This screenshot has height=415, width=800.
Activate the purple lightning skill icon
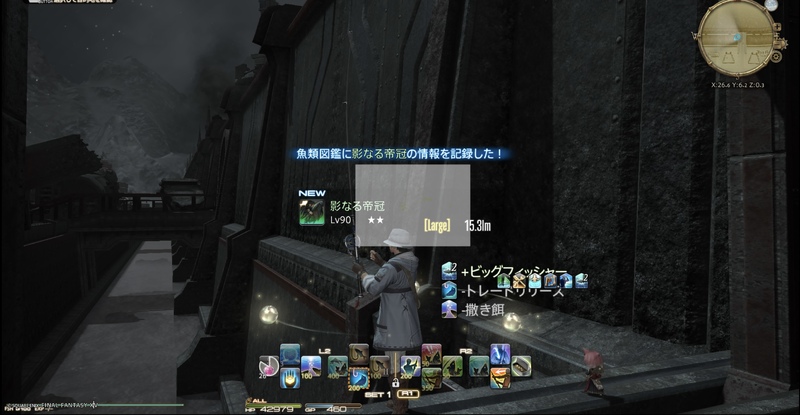click(x=500, y=352)
